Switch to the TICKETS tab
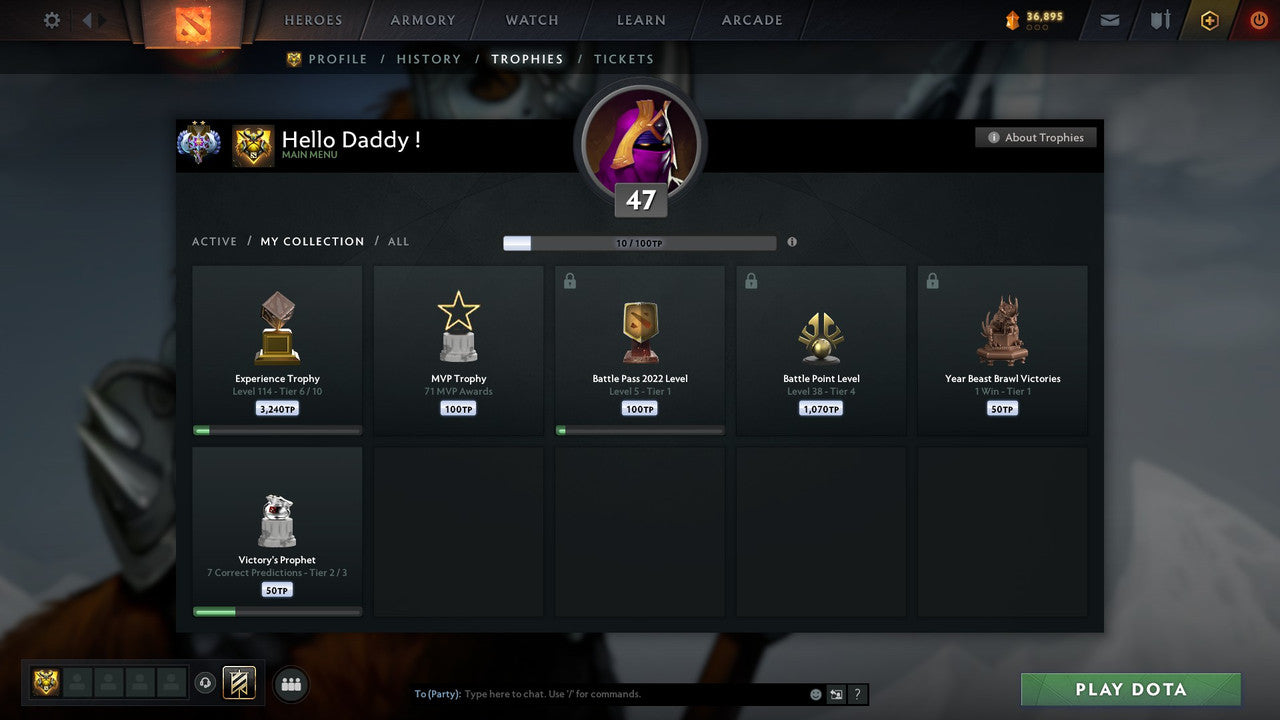1280x720 pixels. tap(624, 59)
